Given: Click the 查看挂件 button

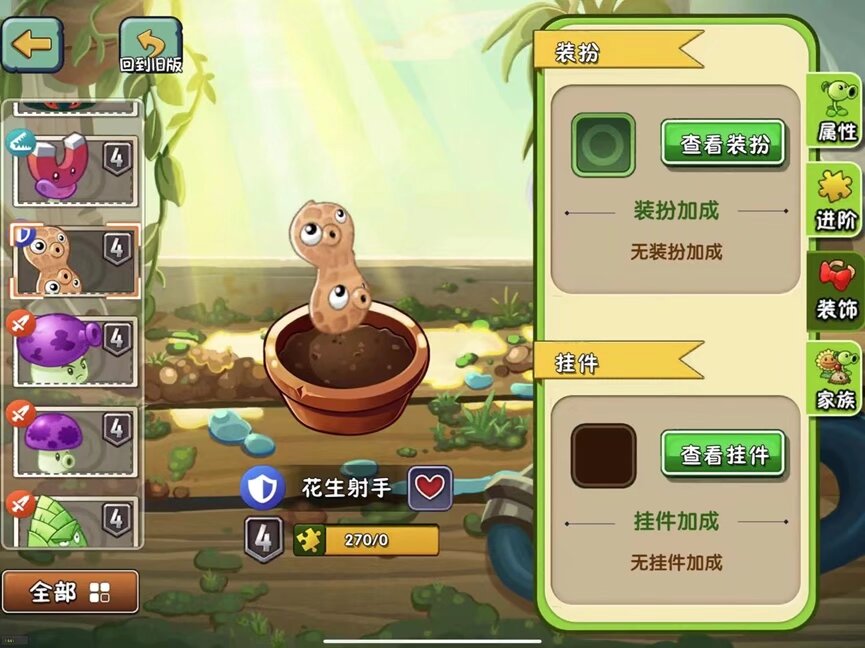Looking at the screenshot, I should (724, 455).
